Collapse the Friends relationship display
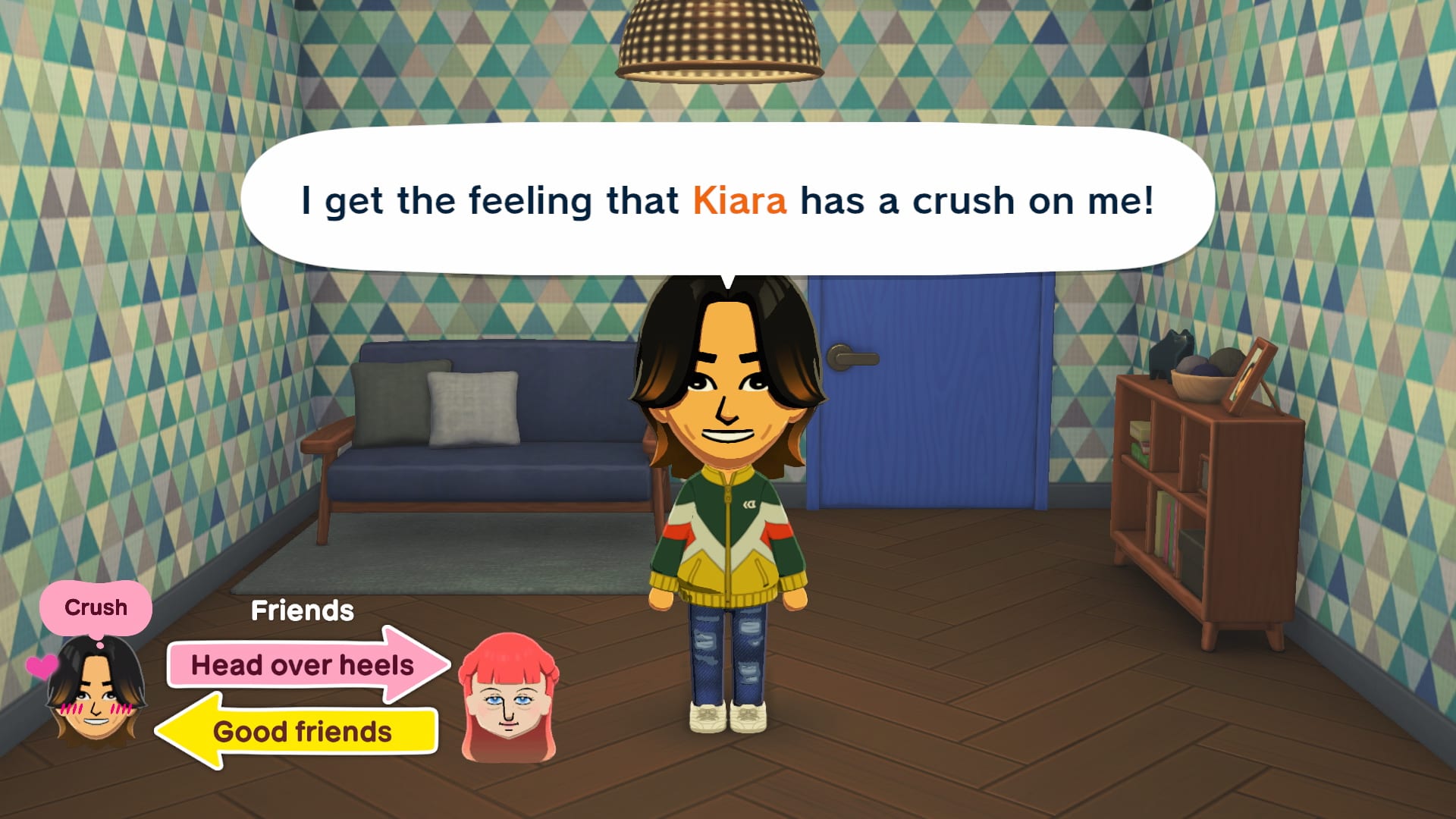This screenshot has height=819, width=1456. point(303,610)
